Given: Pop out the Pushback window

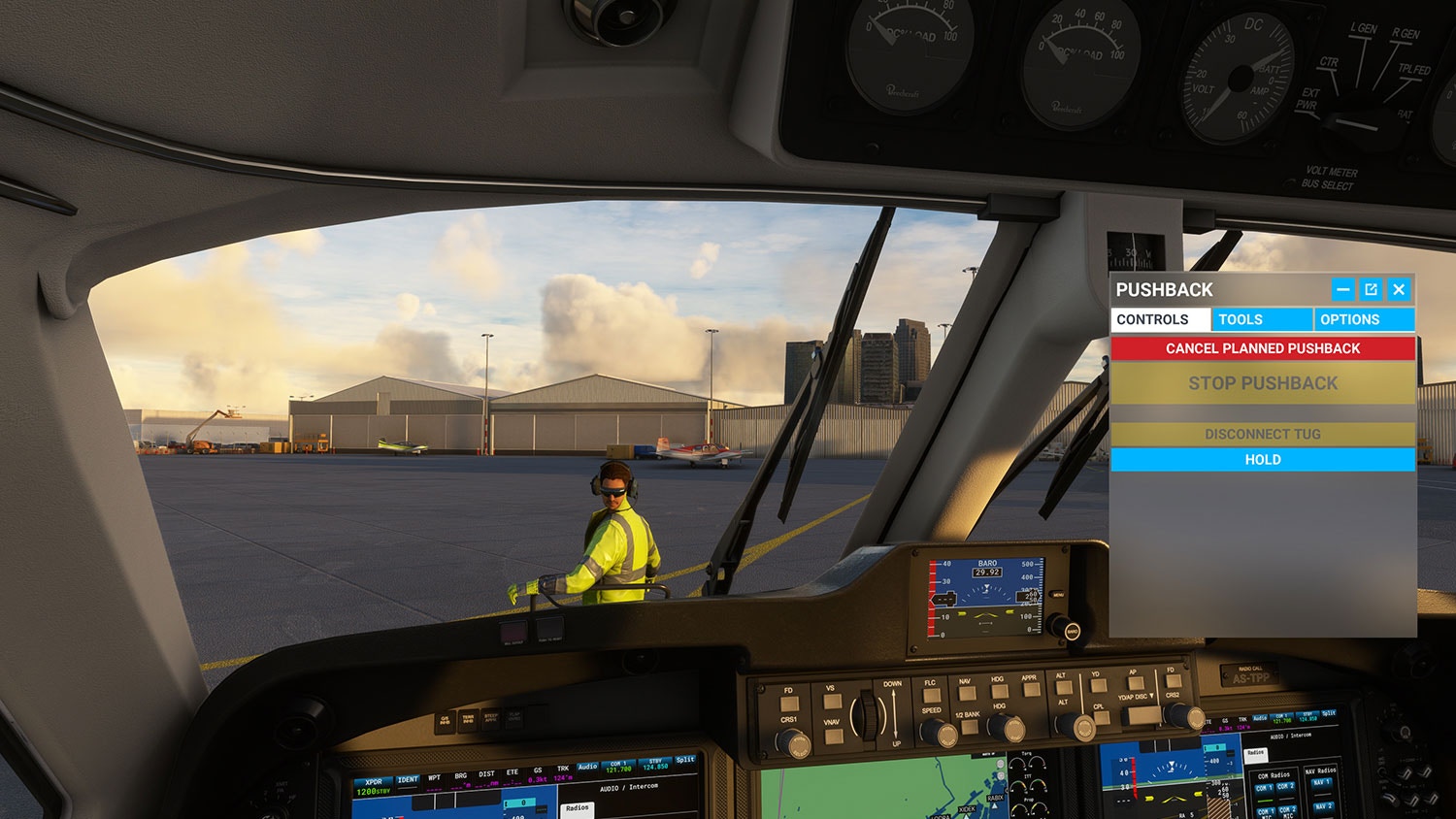Looking at the screenshot, I should pos(1371,289).
